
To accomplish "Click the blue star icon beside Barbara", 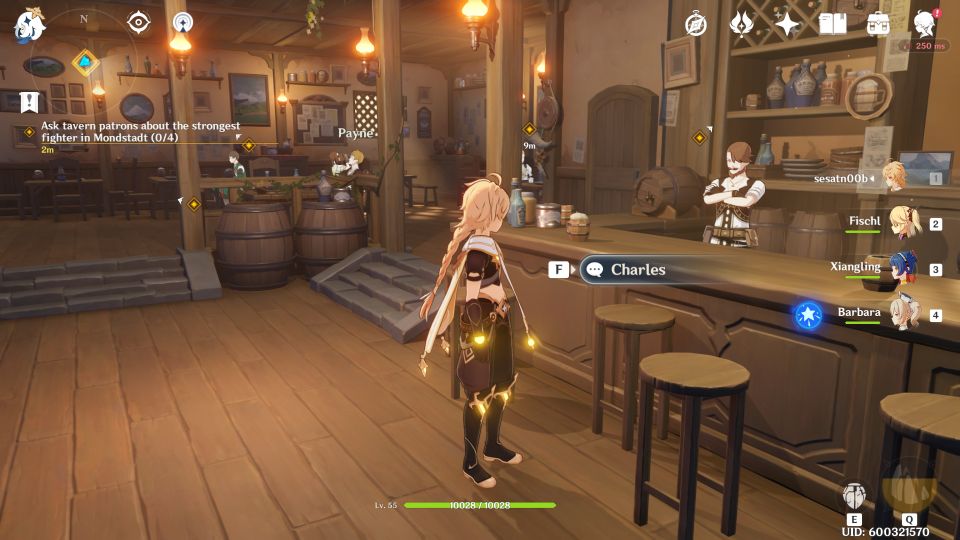I will [807, 315].
